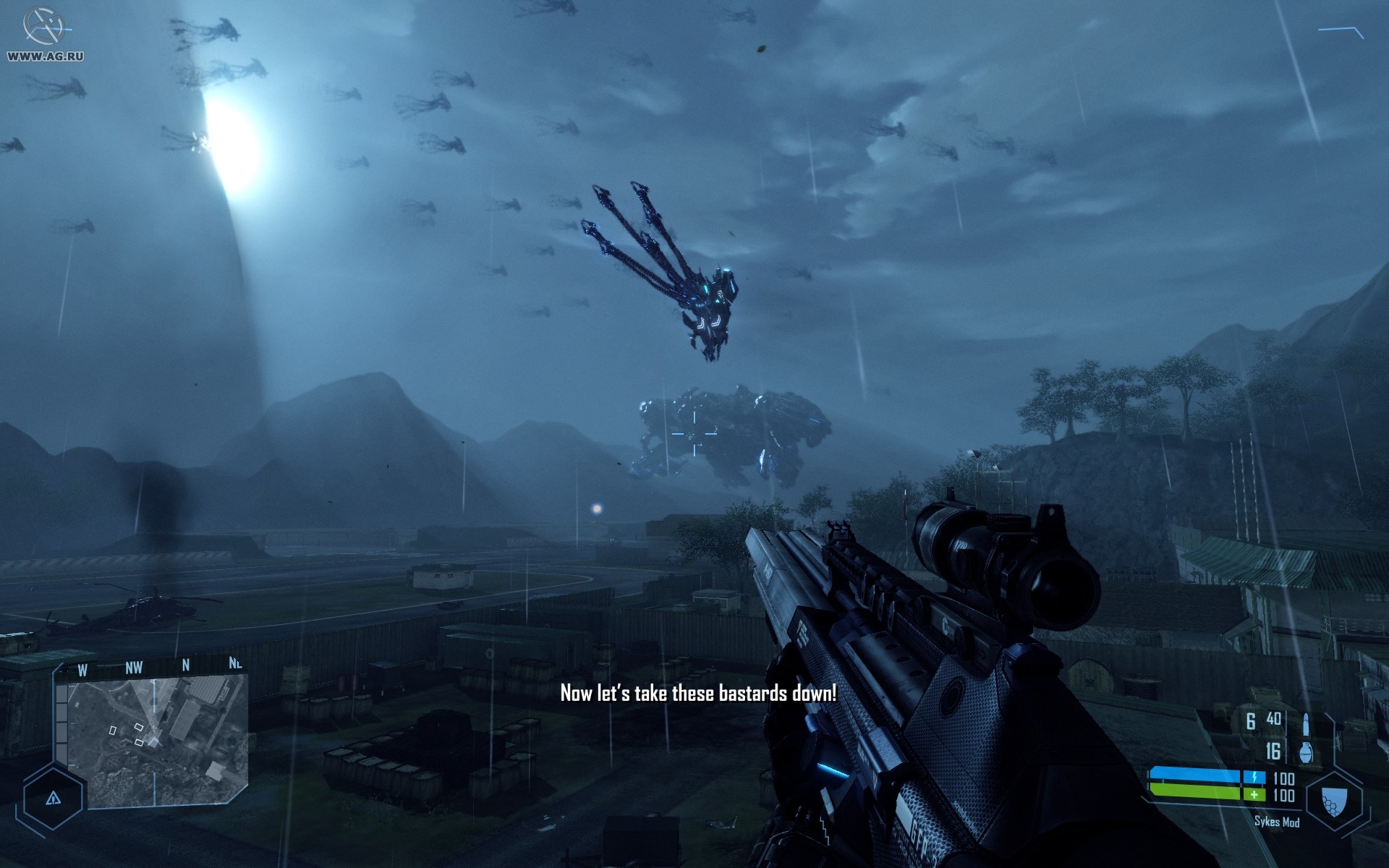Select the armor mode shield icon

click(1333, 799)
